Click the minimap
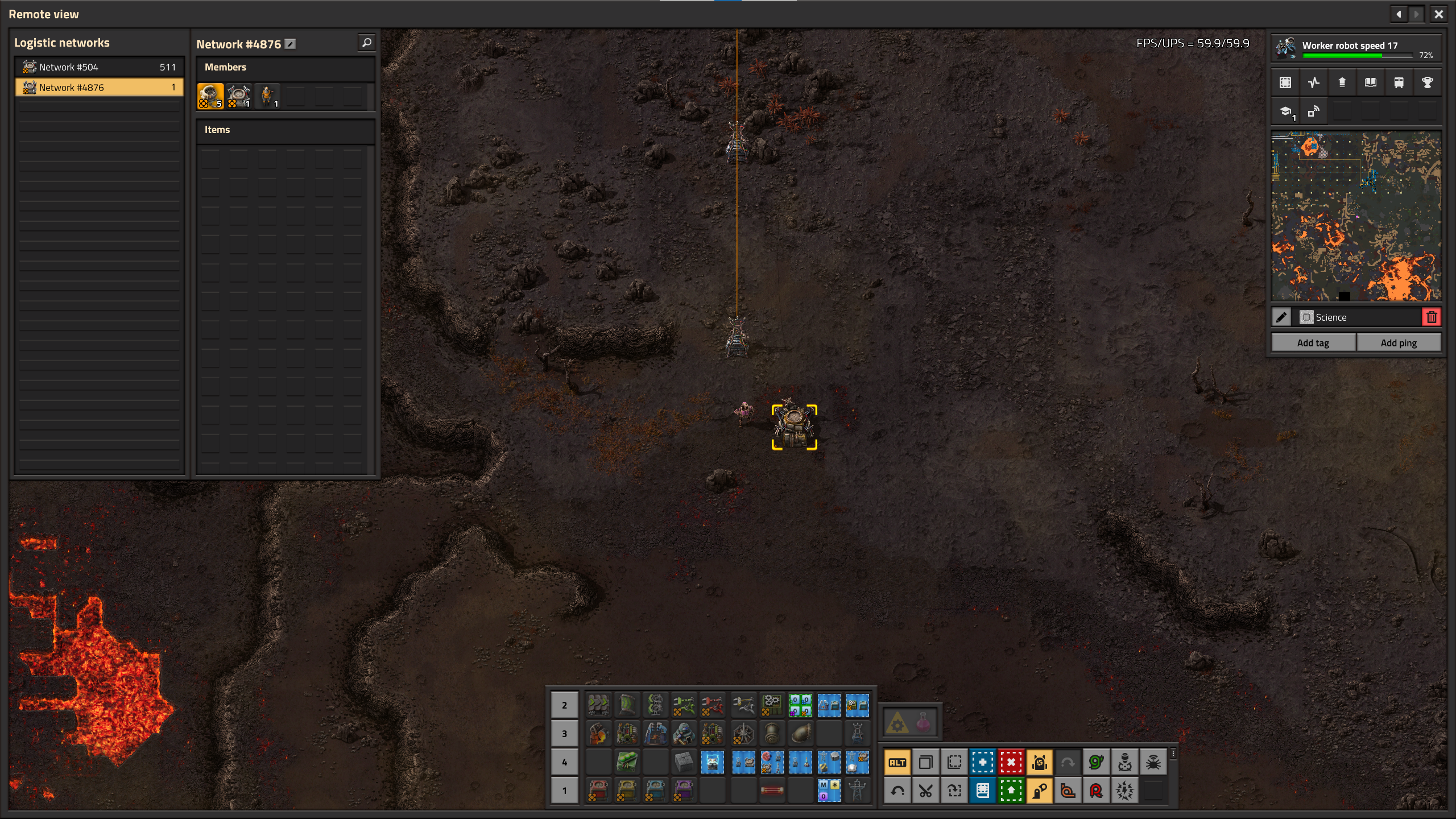 coord(1356,216)
